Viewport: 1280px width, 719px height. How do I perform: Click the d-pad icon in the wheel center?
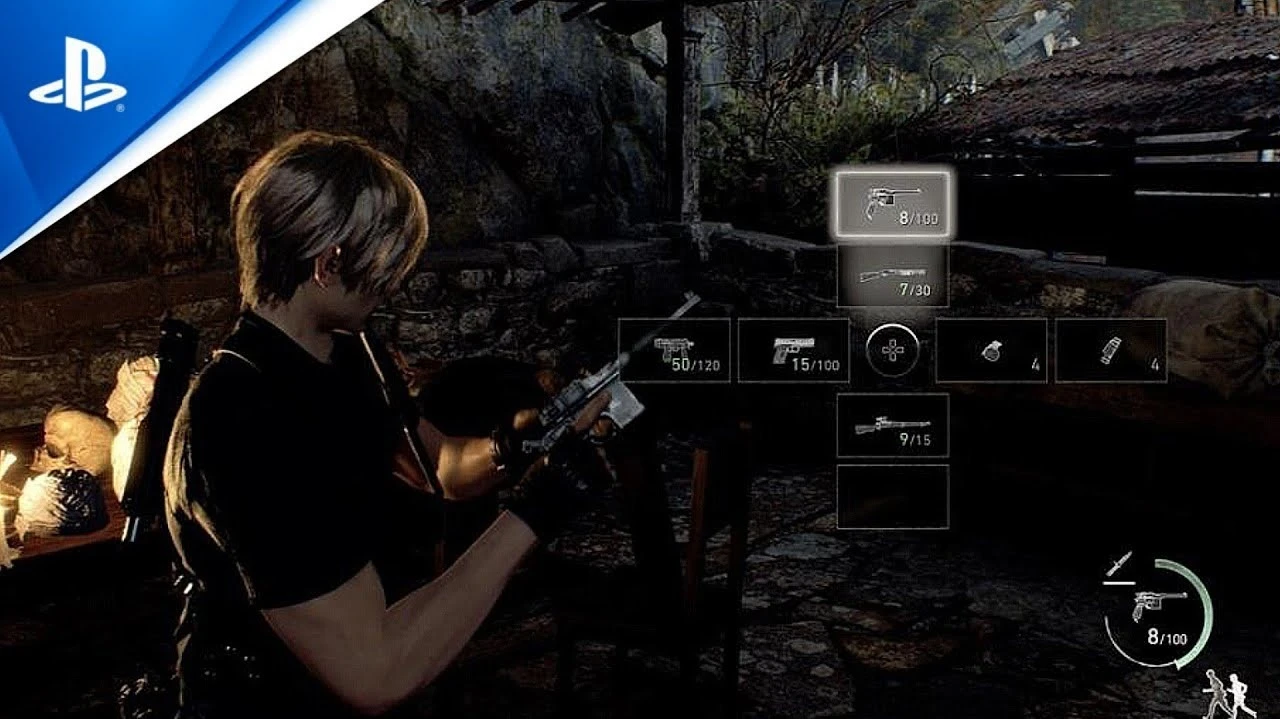click(x=893, y=351)
